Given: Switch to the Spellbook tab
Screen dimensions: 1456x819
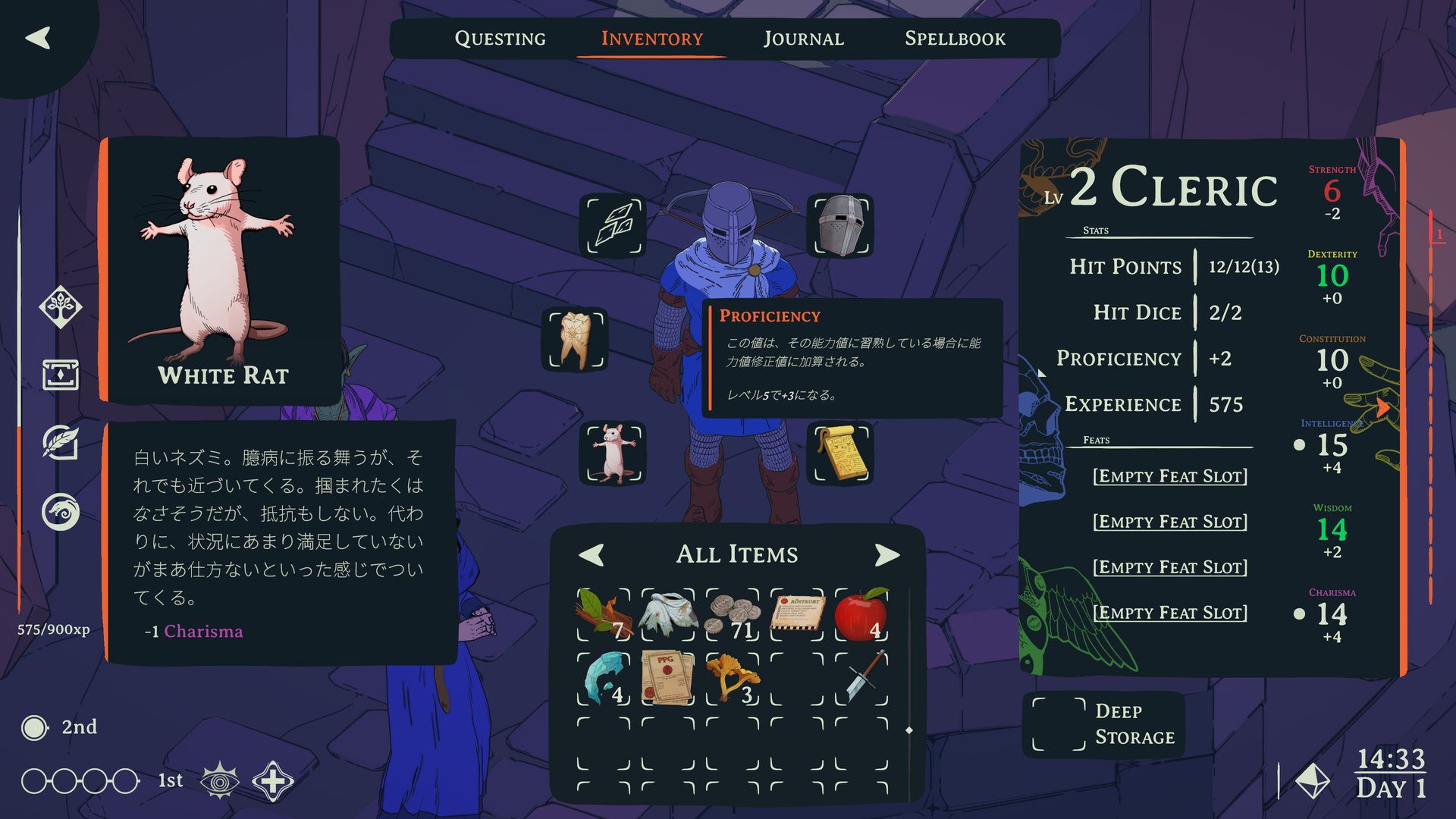Looking at the screenshot, I should 955,39.
